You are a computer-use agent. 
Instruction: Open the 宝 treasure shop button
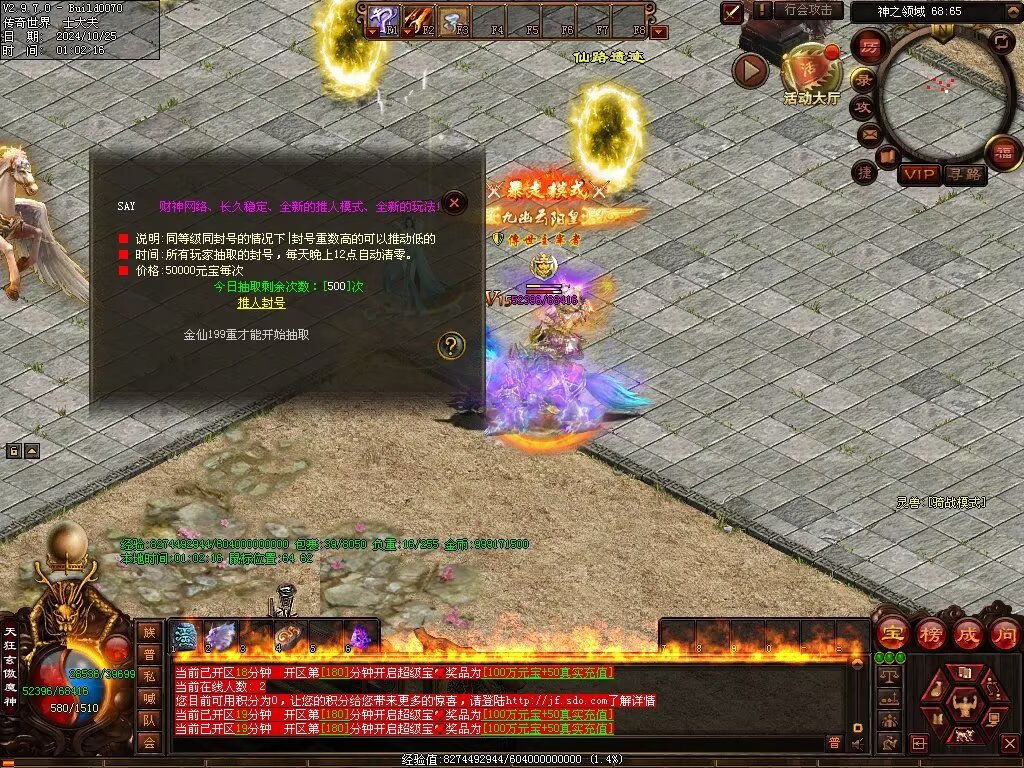[891, 634]
